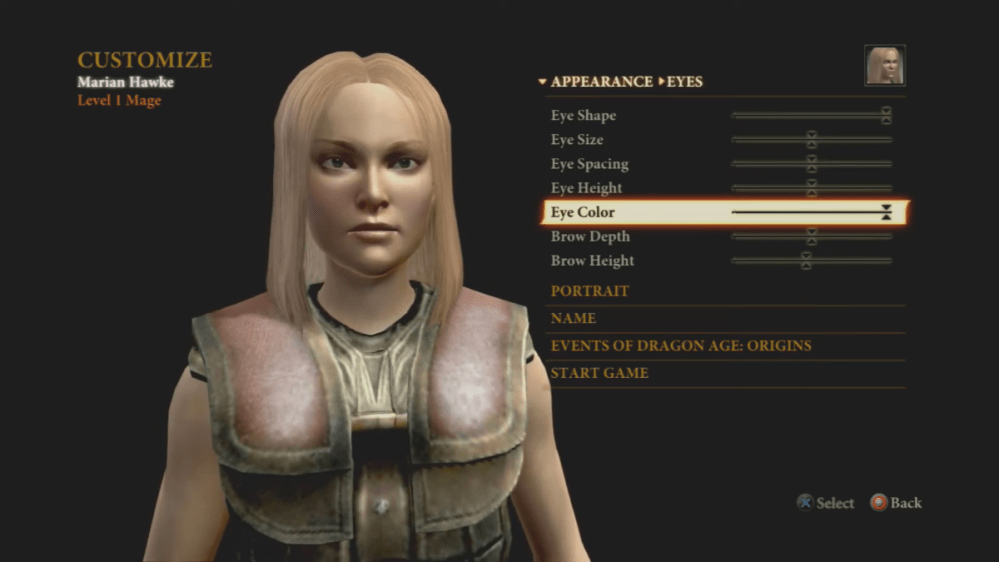Viewport: 999px width, 562px height.
Task: Open Events of Dragon Age: Origins
Action: (x=680, y=346)
